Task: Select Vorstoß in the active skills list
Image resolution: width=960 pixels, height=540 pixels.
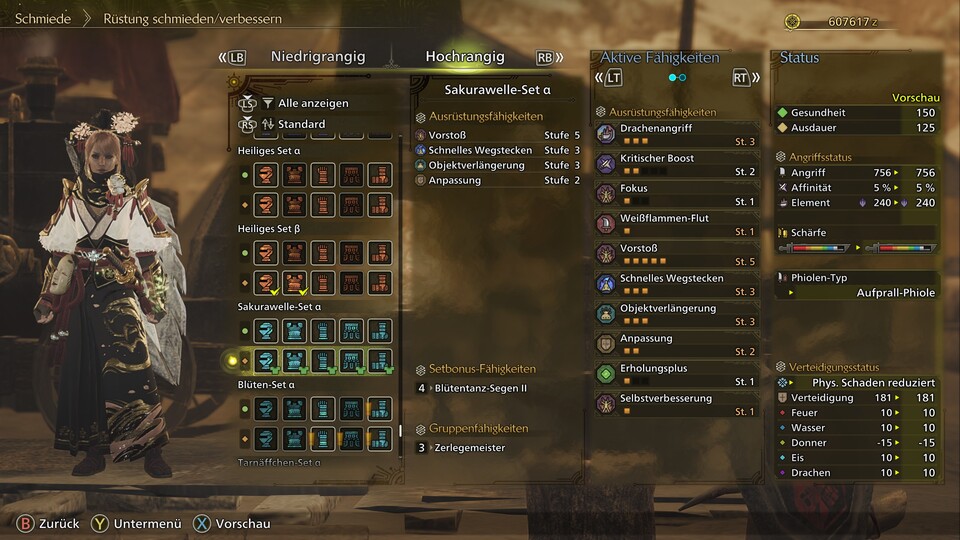Action: [x=676, y=254]
